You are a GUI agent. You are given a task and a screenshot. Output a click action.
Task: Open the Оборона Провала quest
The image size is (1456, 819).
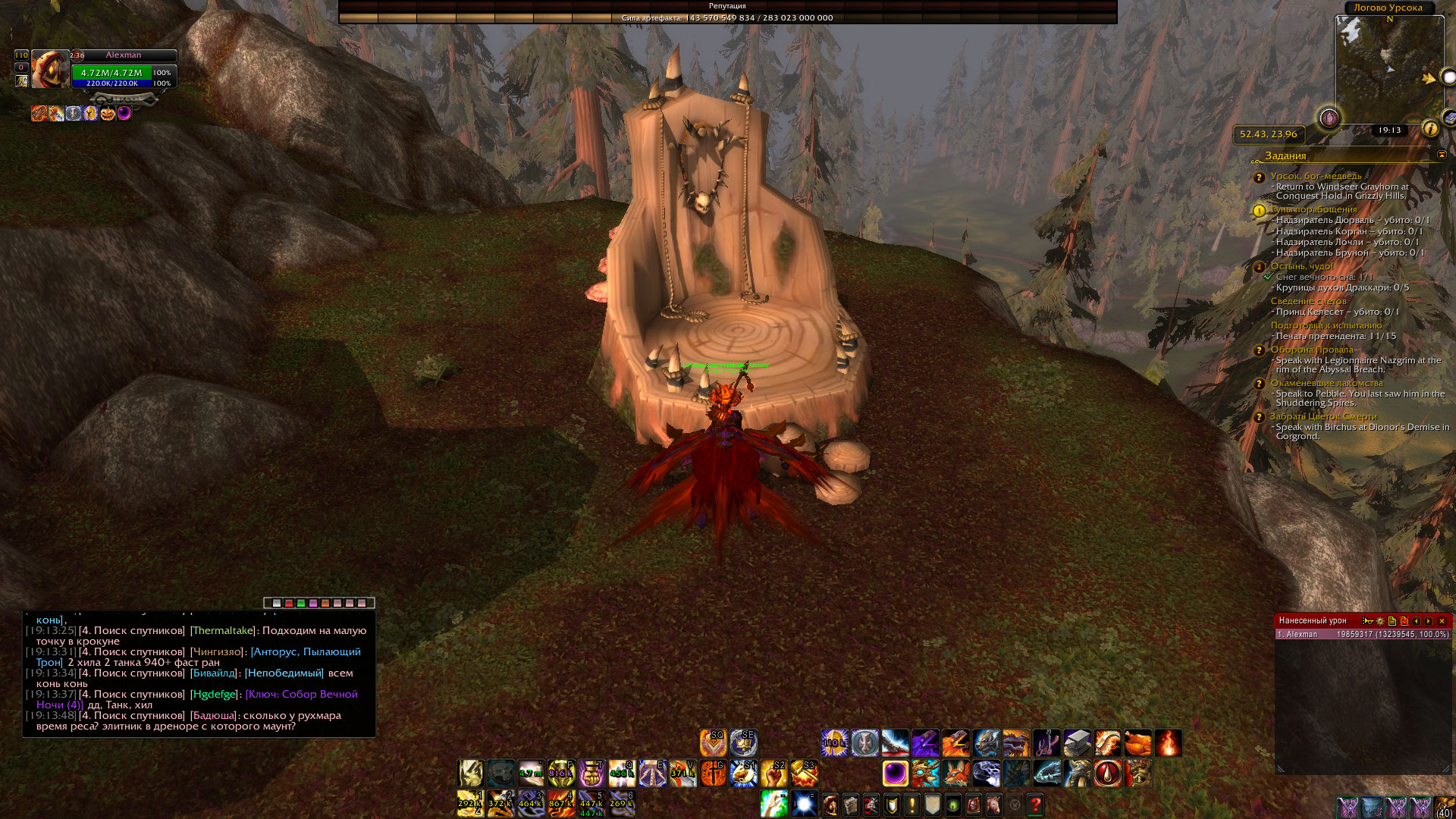tap(1312, 350)
